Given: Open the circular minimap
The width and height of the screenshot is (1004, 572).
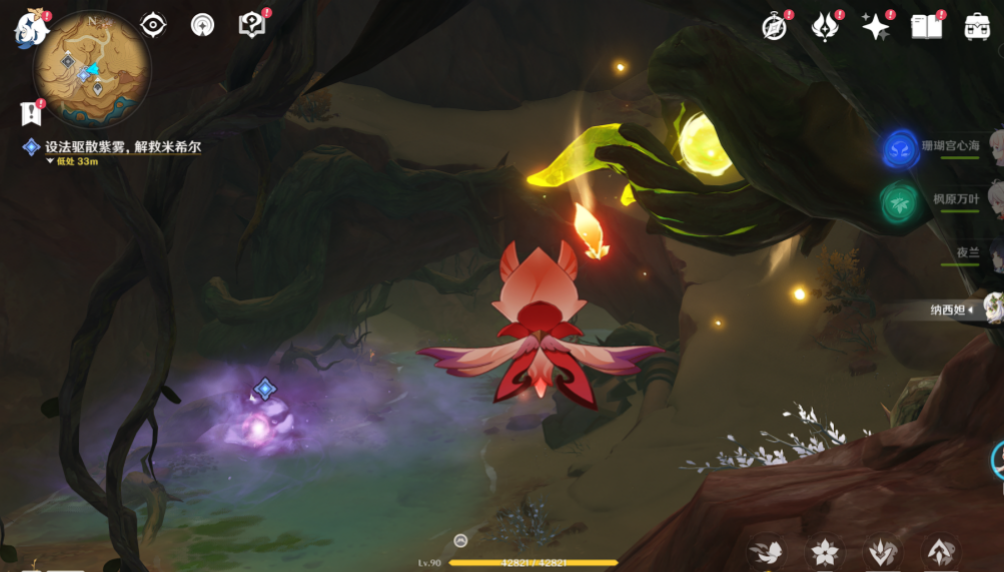Looking at the screenshot, I should [x=91, y=68].
